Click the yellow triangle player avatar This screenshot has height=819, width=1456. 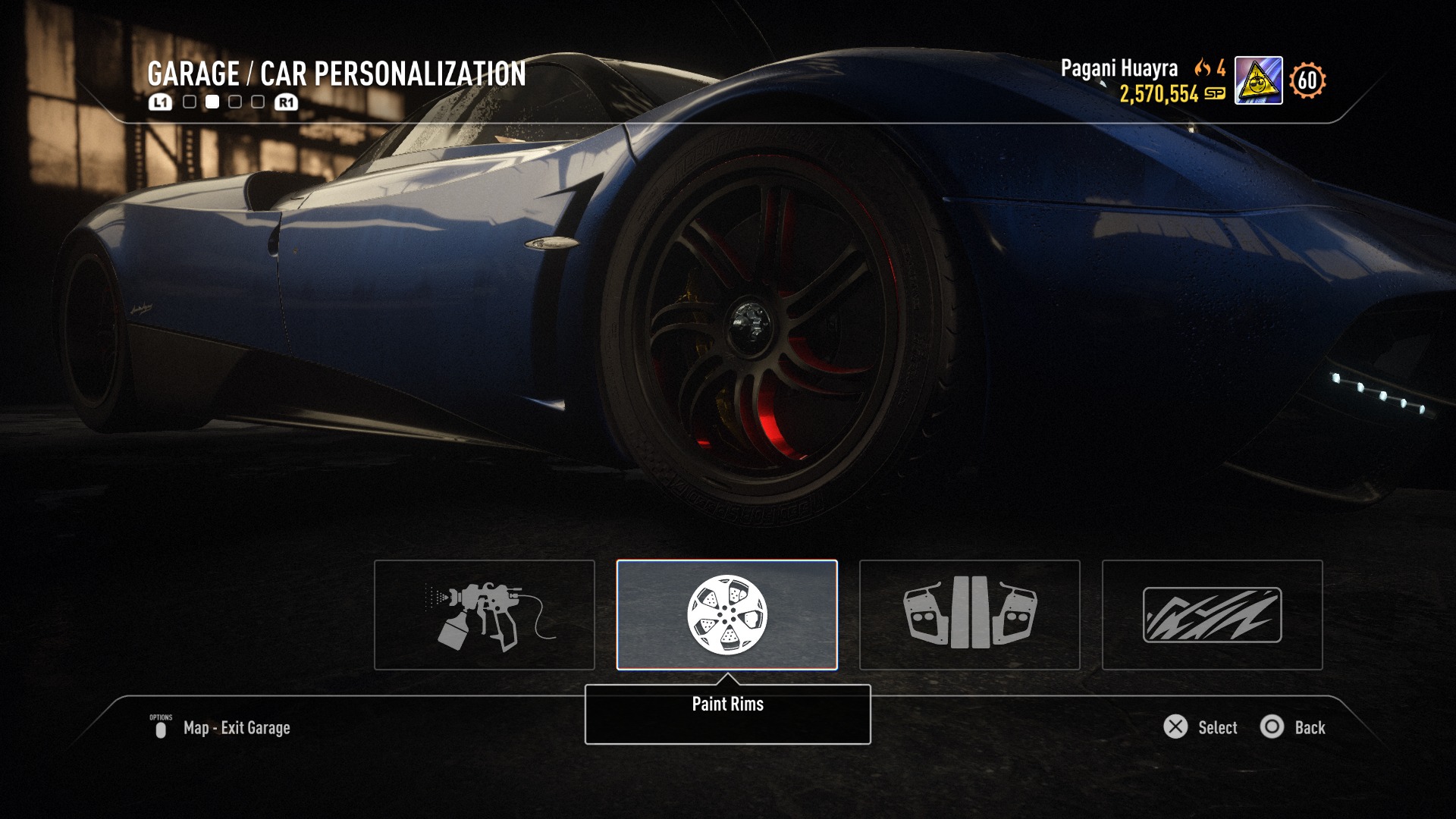point(1258,80)
